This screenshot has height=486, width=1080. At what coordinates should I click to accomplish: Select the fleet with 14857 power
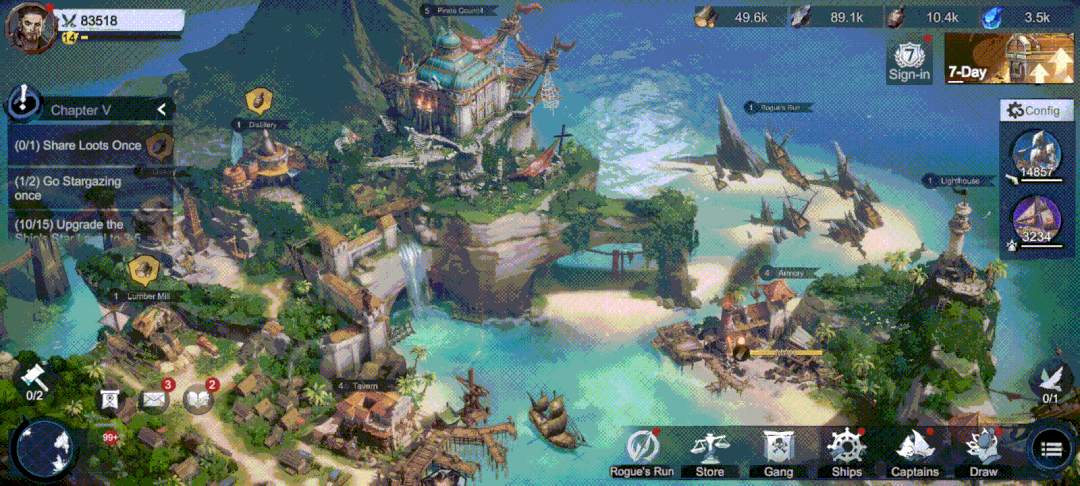[x=1036, y=154]
